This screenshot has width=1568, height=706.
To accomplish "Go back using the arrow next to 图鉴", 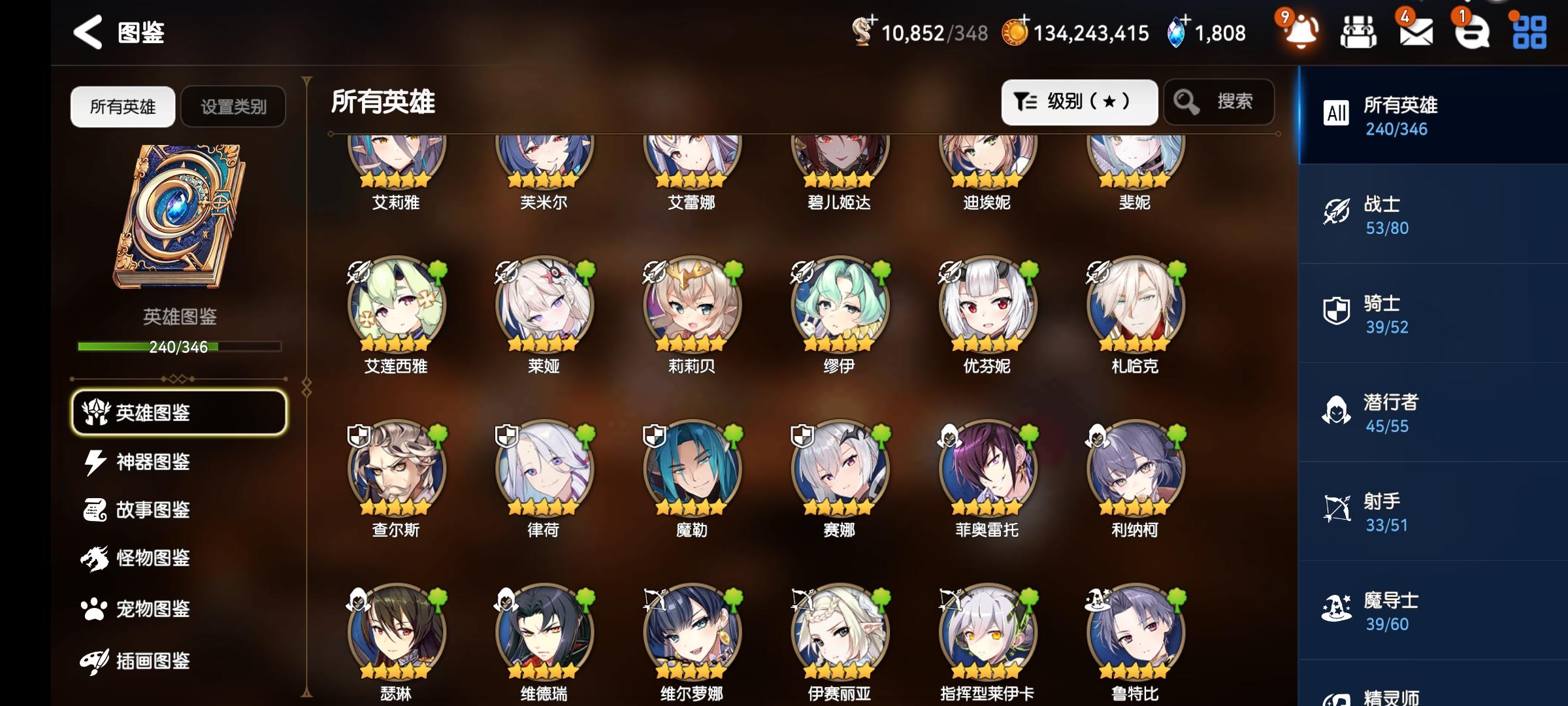I will click(x=88, y=31).
